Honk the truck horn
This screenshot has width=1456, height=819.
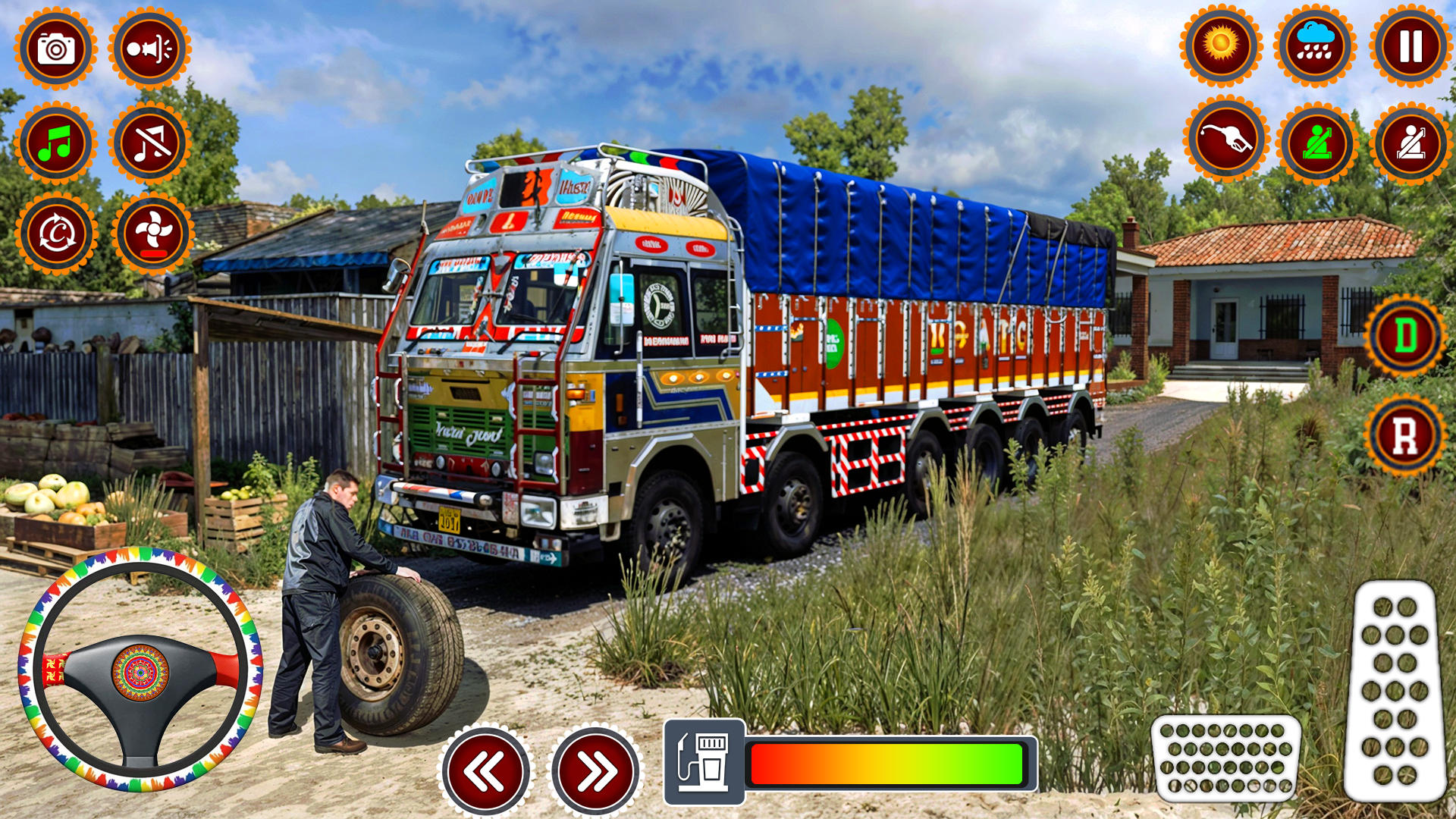(149, 49)
